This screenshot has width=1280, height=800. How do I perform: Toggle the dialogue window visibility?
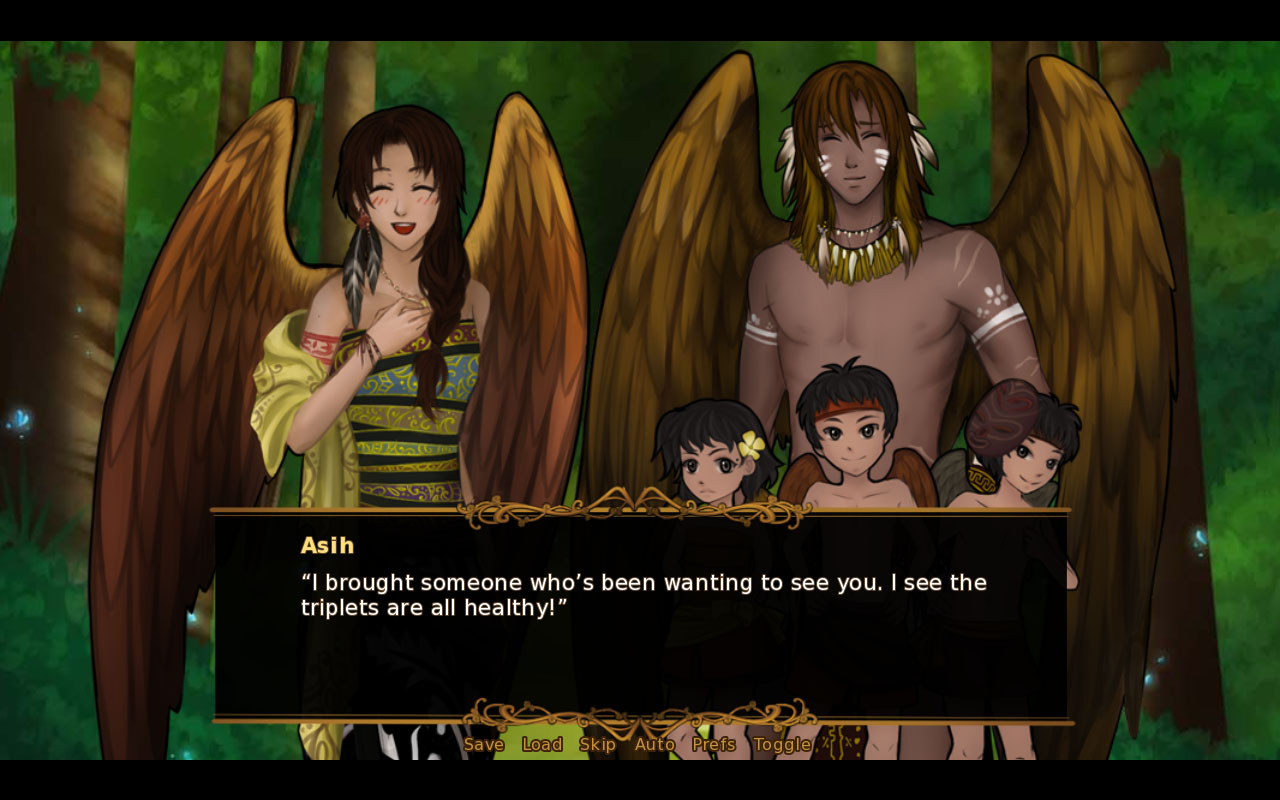[x=784, y=744]
